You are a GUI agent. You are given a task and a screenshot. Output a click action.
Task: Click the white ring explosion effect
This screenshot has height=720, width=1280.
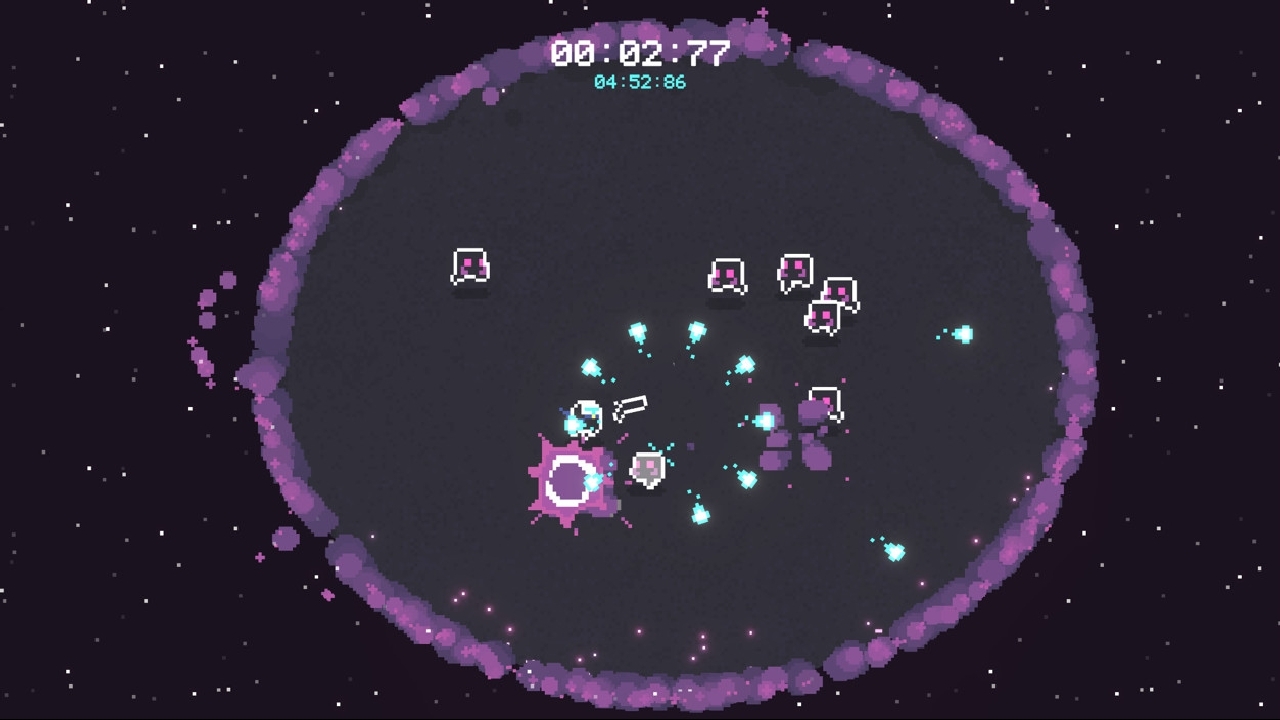570,480
